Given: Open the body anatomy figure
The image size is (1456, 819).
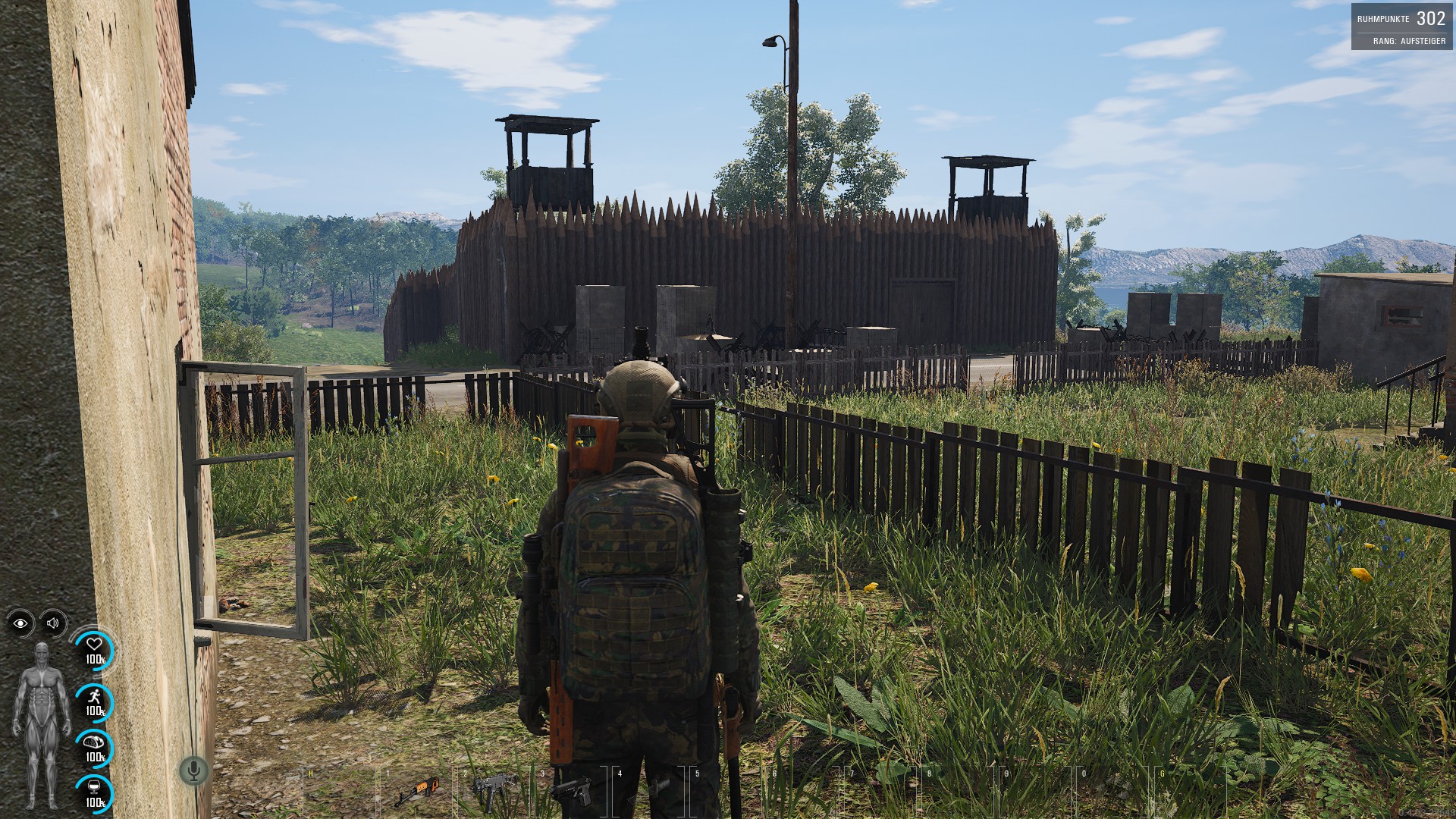Looking at the screenshot, I should (40, 725).
